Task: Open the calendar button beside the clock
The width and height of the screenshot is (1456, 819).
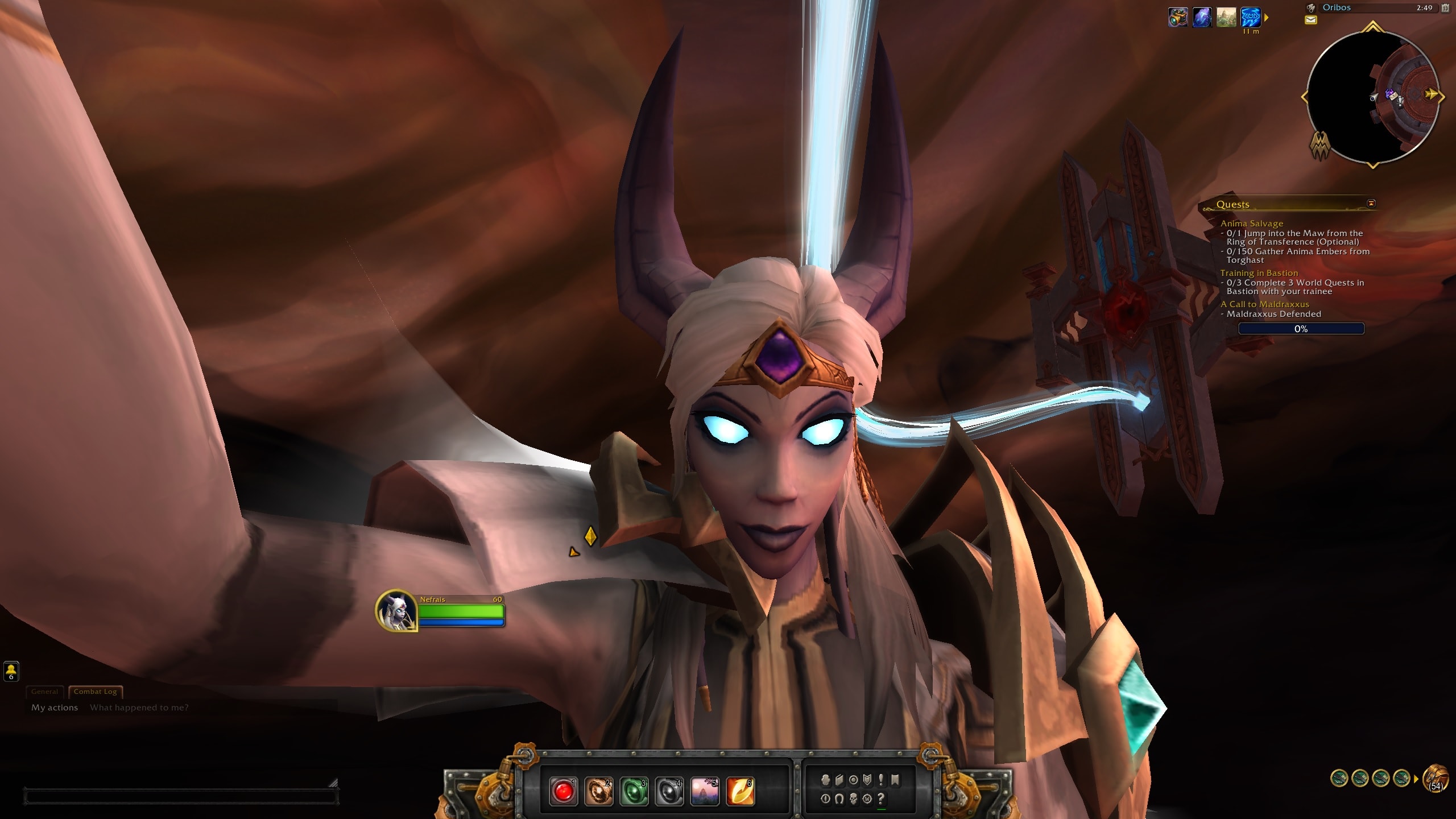Action: [x=1445, y=8]
